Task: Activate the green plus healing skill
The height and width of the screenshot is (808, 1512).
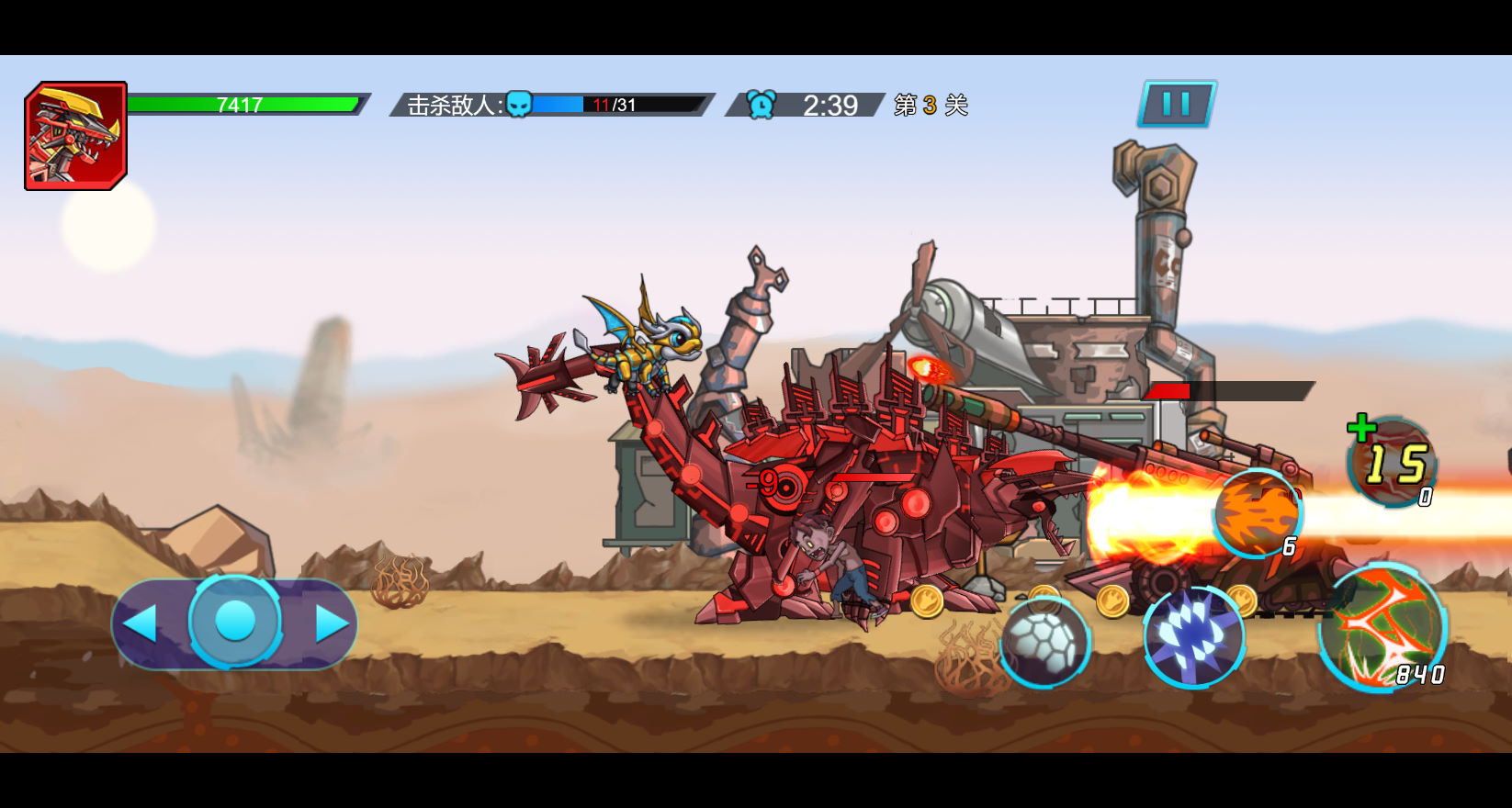Action: (x=1392, y=462)
